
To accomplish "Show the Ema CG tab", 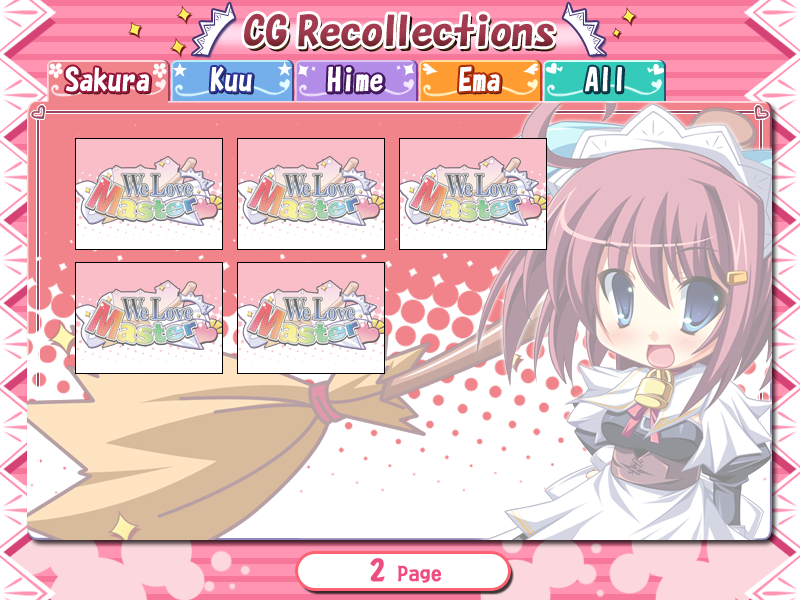I will (x=479, y=81).
